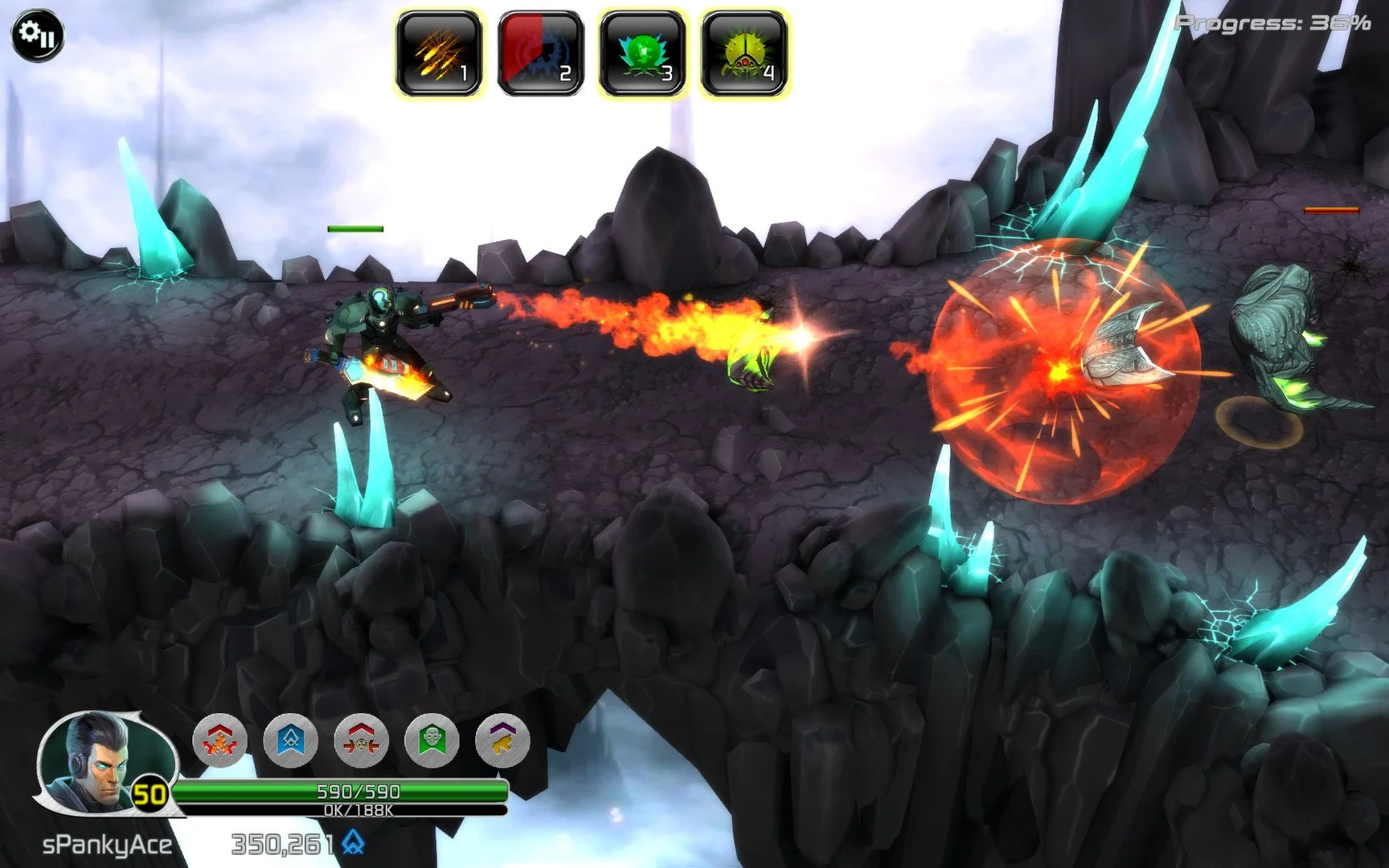Select the red flame chevron buff icon
Screen dimensions: 1389x868
[x=220, y=740]
